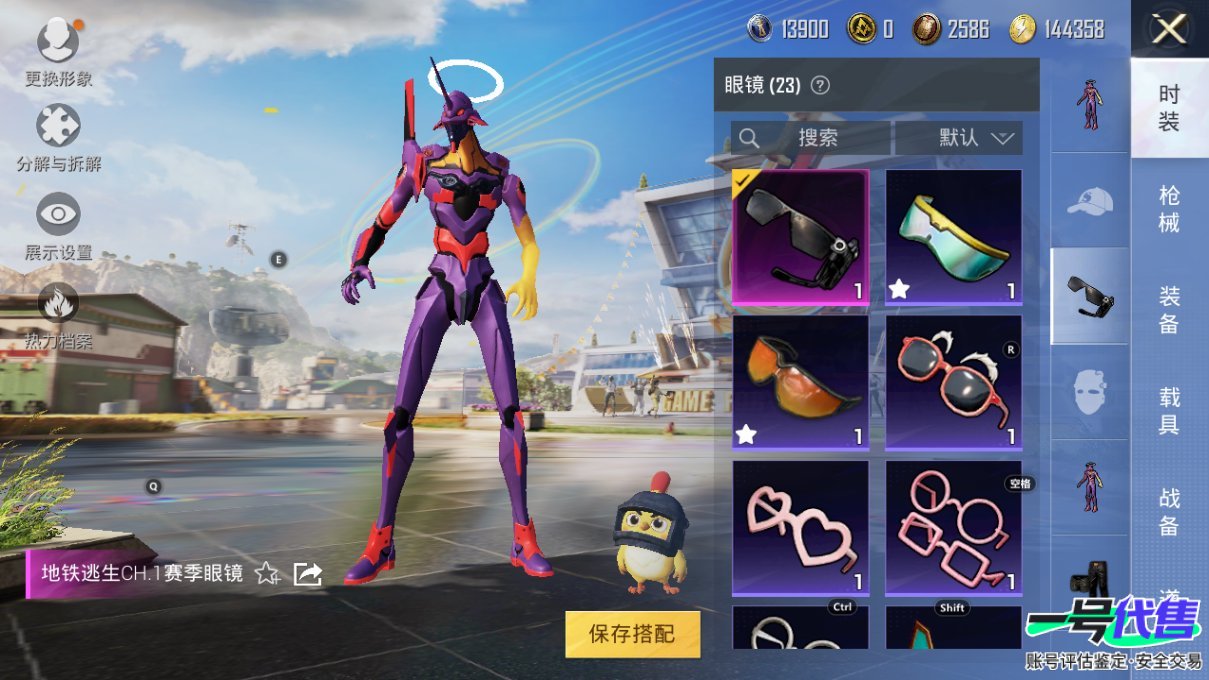Select the red sunglasses with eyebrows
Image resolution: width=1209 pixels, height=680 pixels.
[953, 381]
